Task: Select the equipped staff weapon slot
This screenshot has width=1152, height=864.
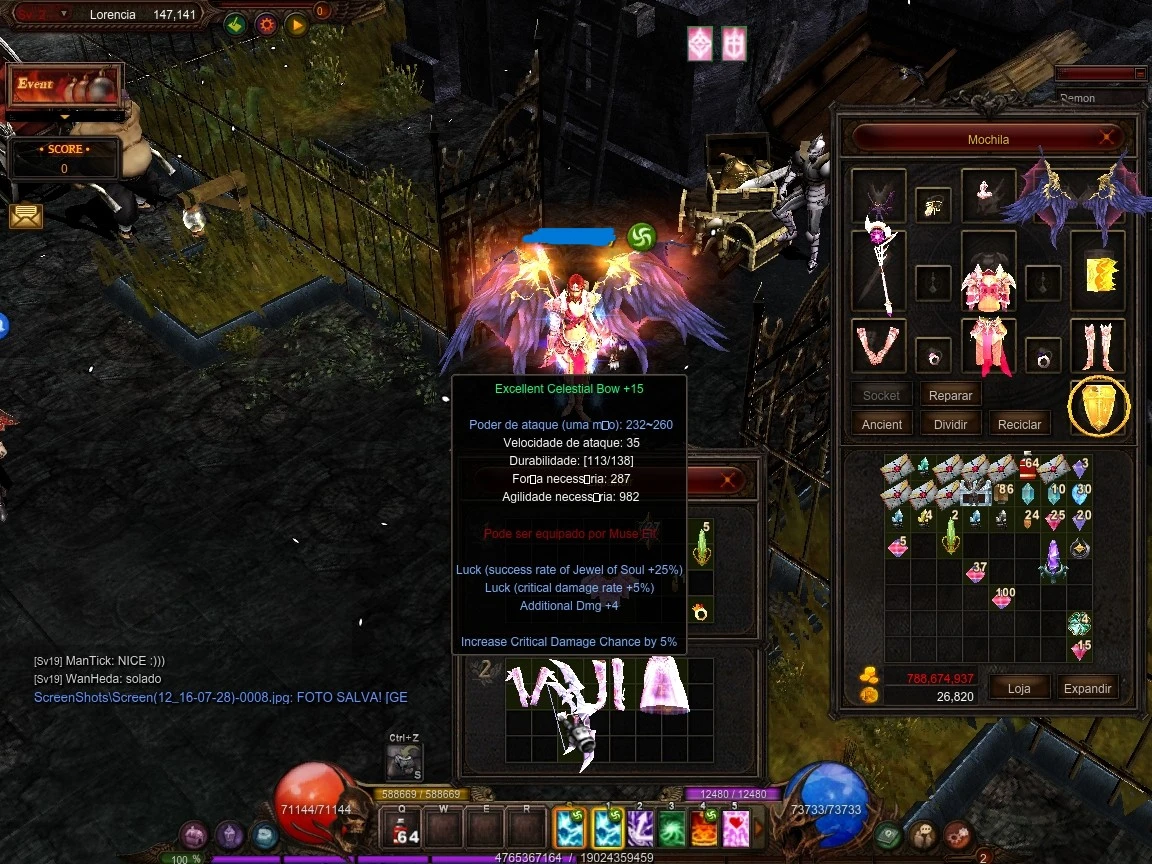Action: tap(879, 272)
